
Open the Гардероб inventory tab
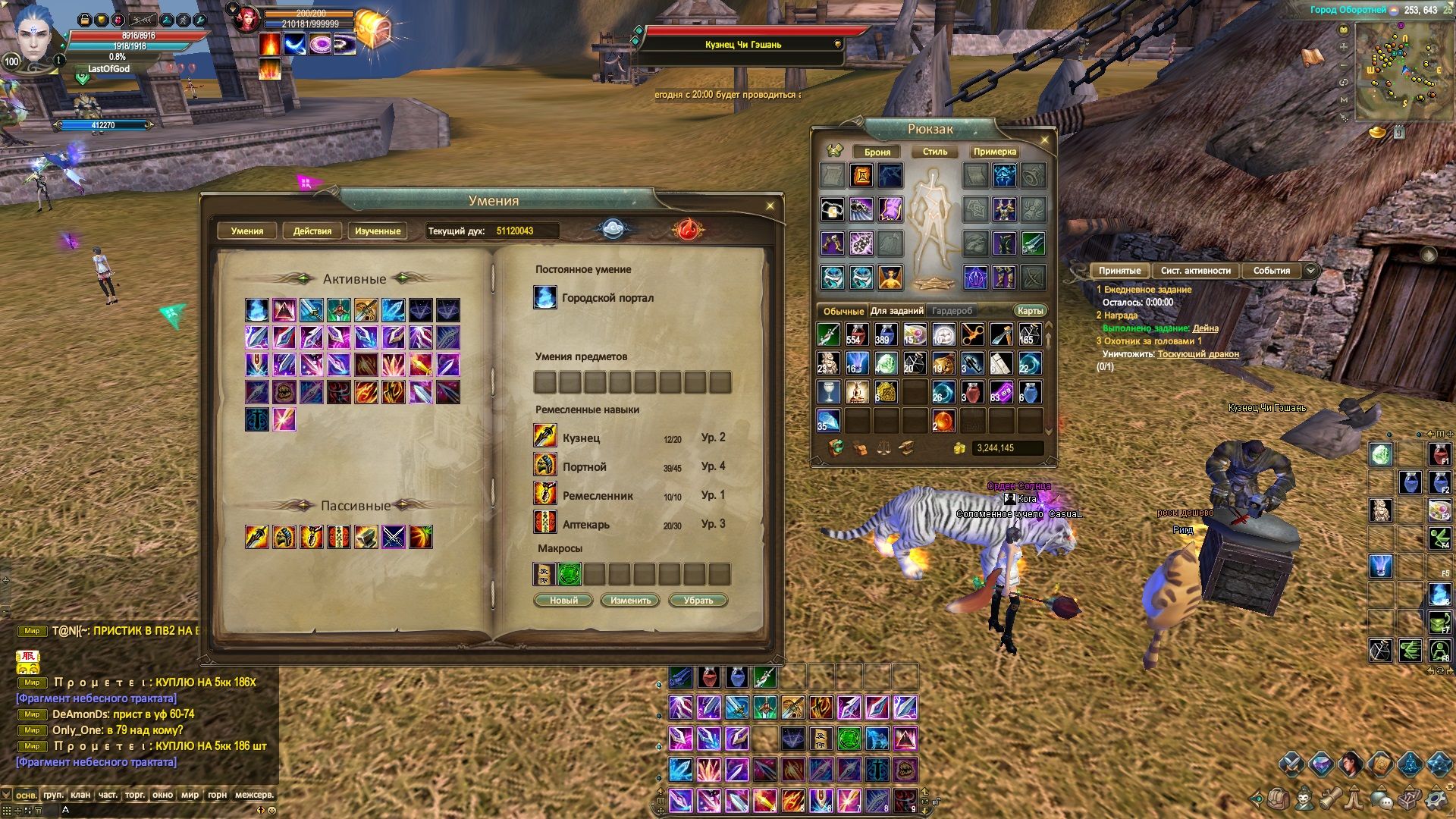[952, 311]
